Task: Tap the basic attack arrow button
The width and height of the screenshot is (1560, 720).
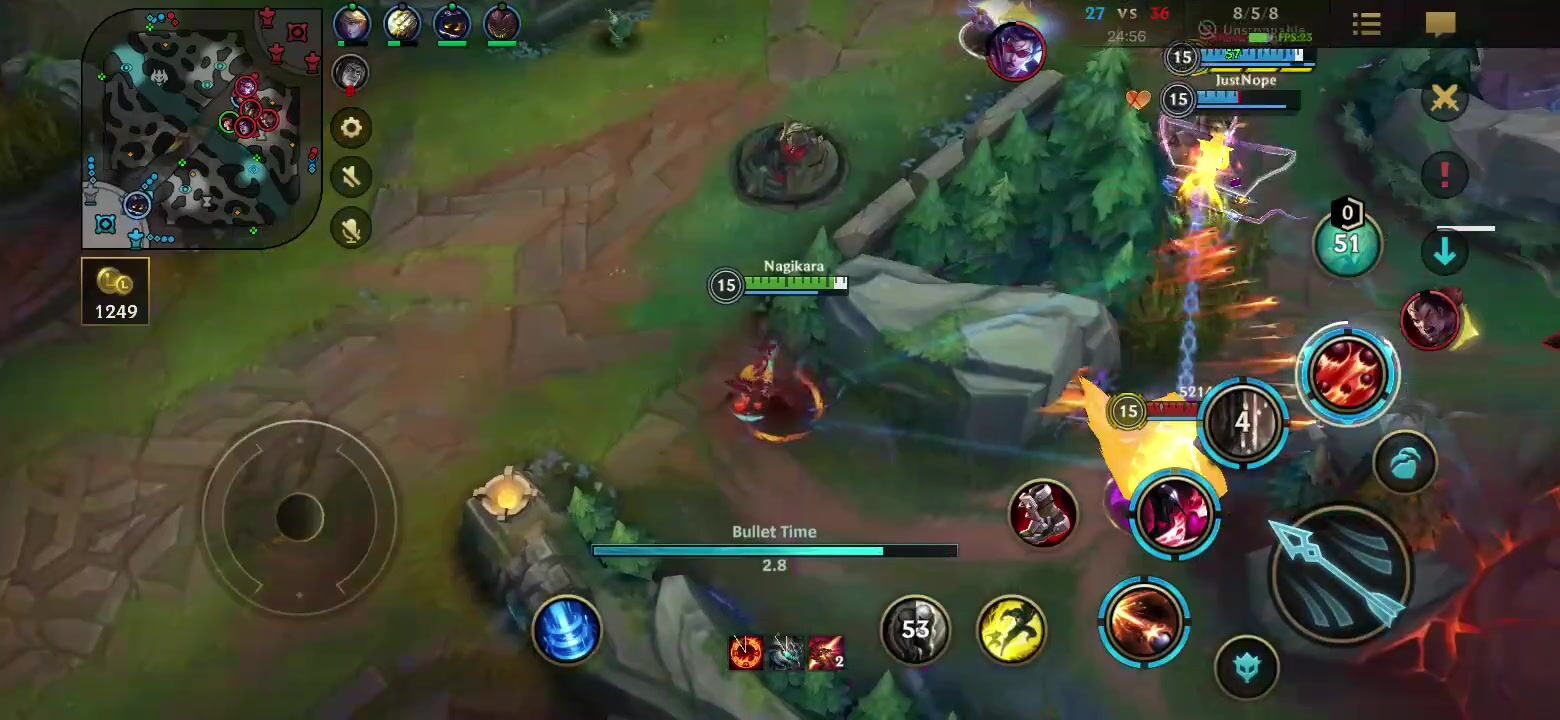Action: [1338, 572]
